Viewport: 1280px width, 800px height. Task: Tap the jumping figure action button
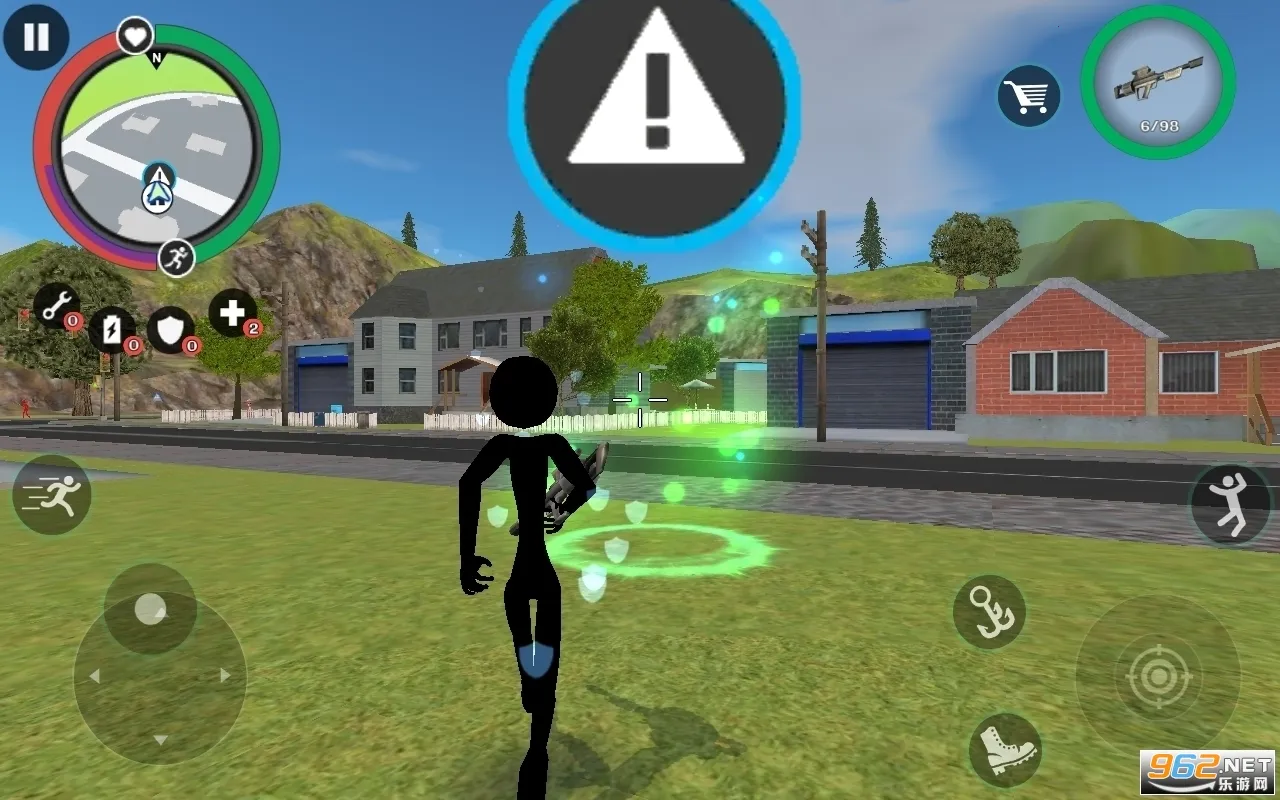pos(1229,504)
